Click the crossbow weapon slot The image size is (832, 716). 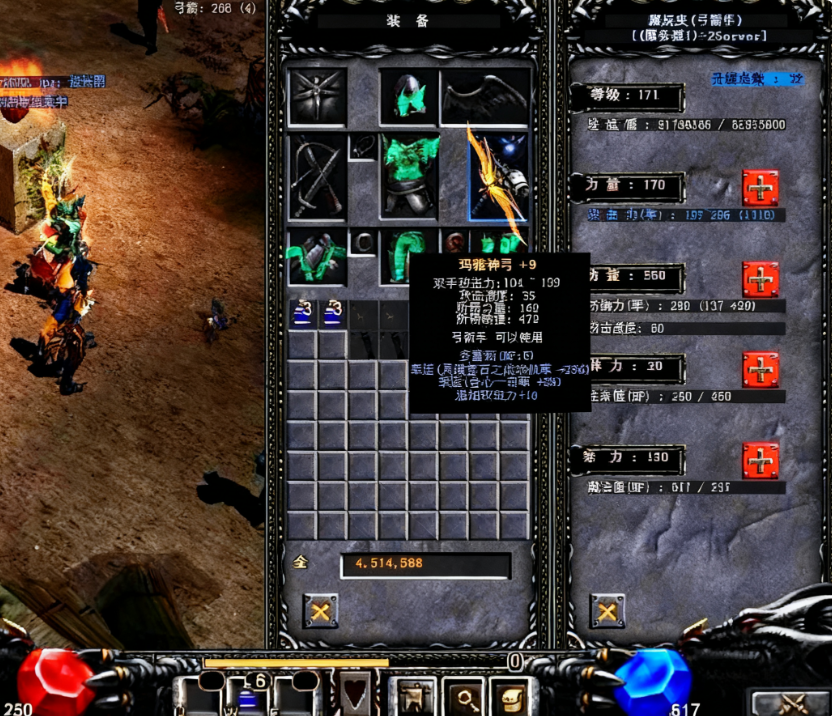tap(317, 176)
